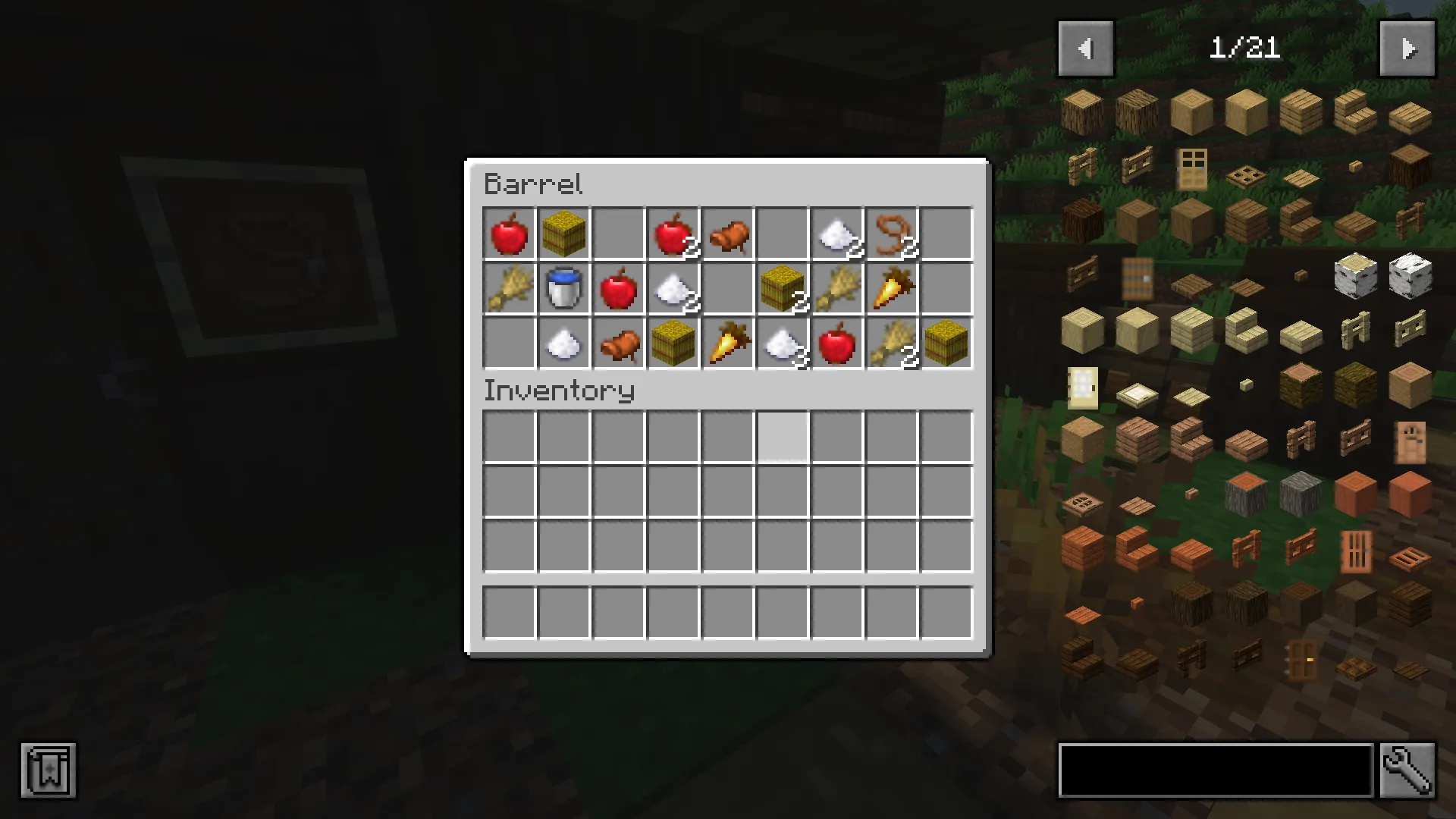Select the golden carrot in the middle row
The image size is (1456, 819).
(892, 289)
